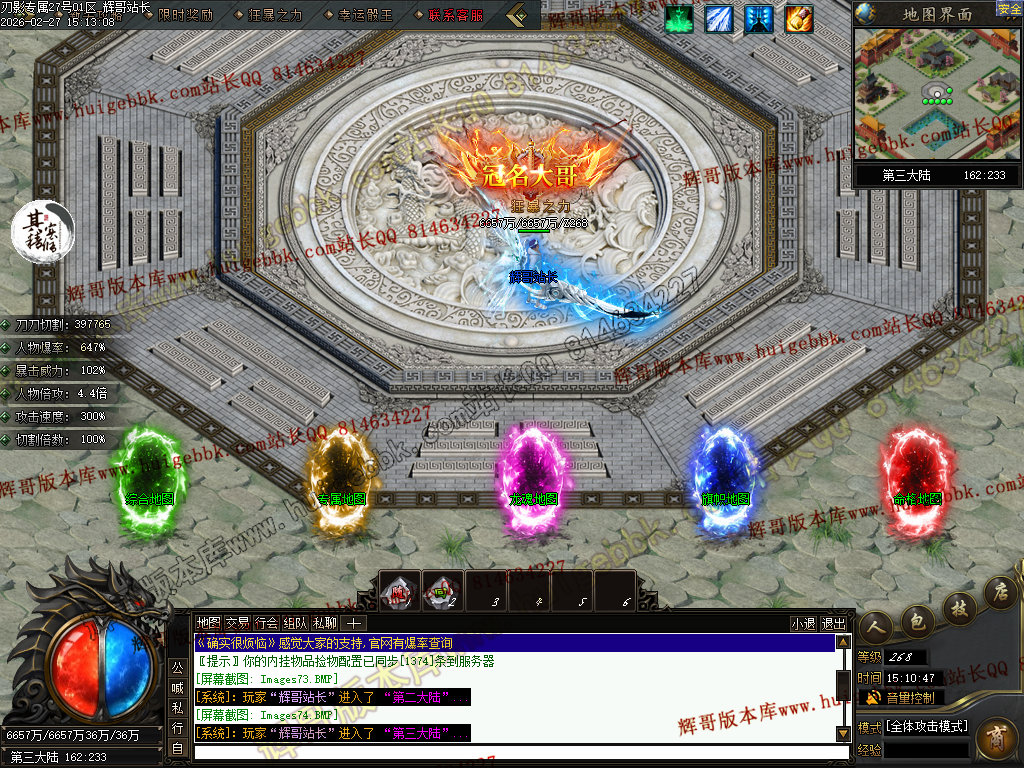
Task: Contact support via 联系客服
Action: 455,15
